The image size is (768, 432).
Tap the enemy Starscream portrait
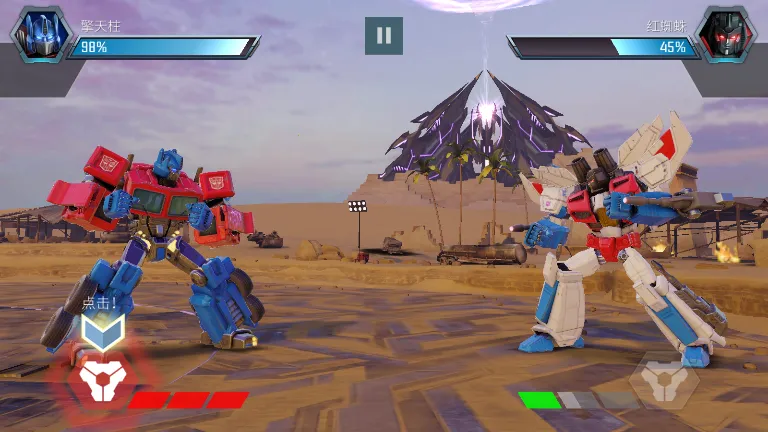pos(725,35)
